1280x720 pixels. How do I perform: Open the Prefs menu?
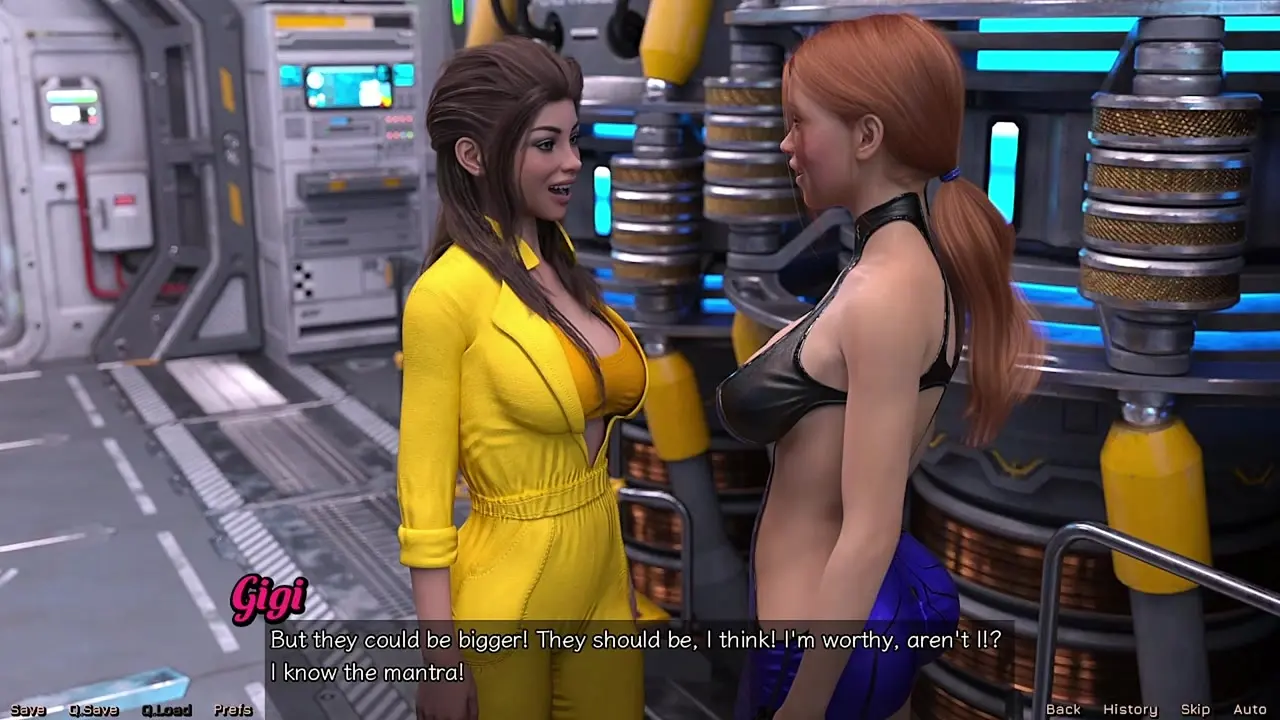[233, 710]
